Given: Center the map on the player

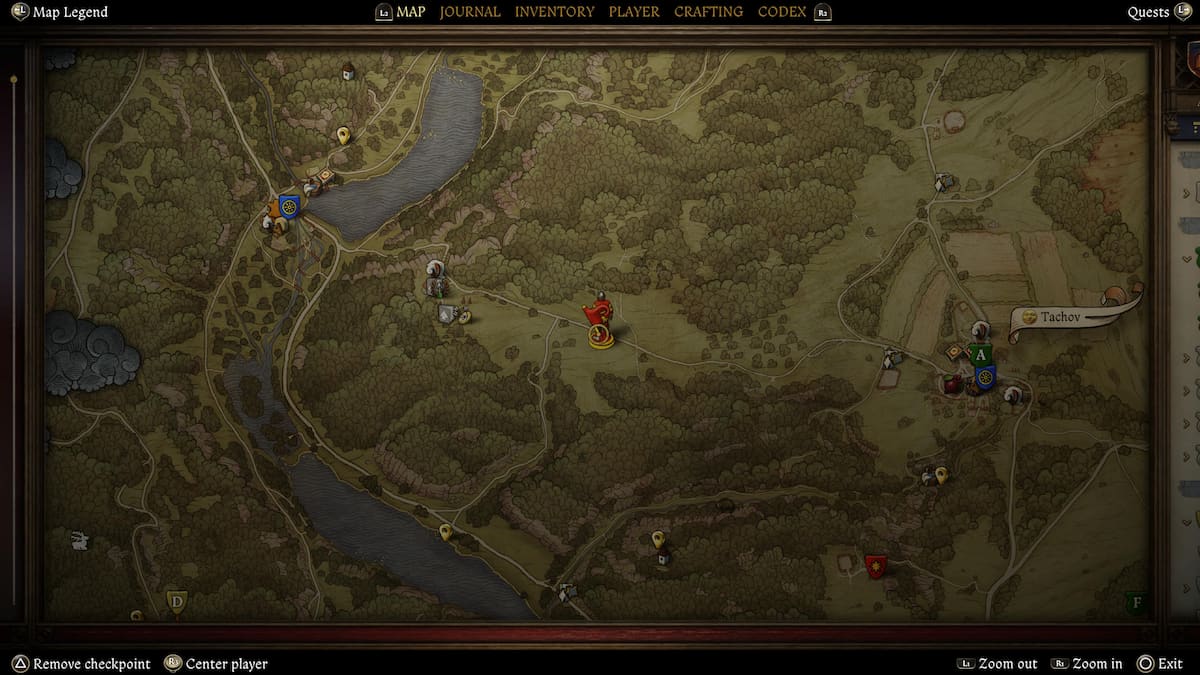Looking at the screenshot, I should (x=226, y=664).
